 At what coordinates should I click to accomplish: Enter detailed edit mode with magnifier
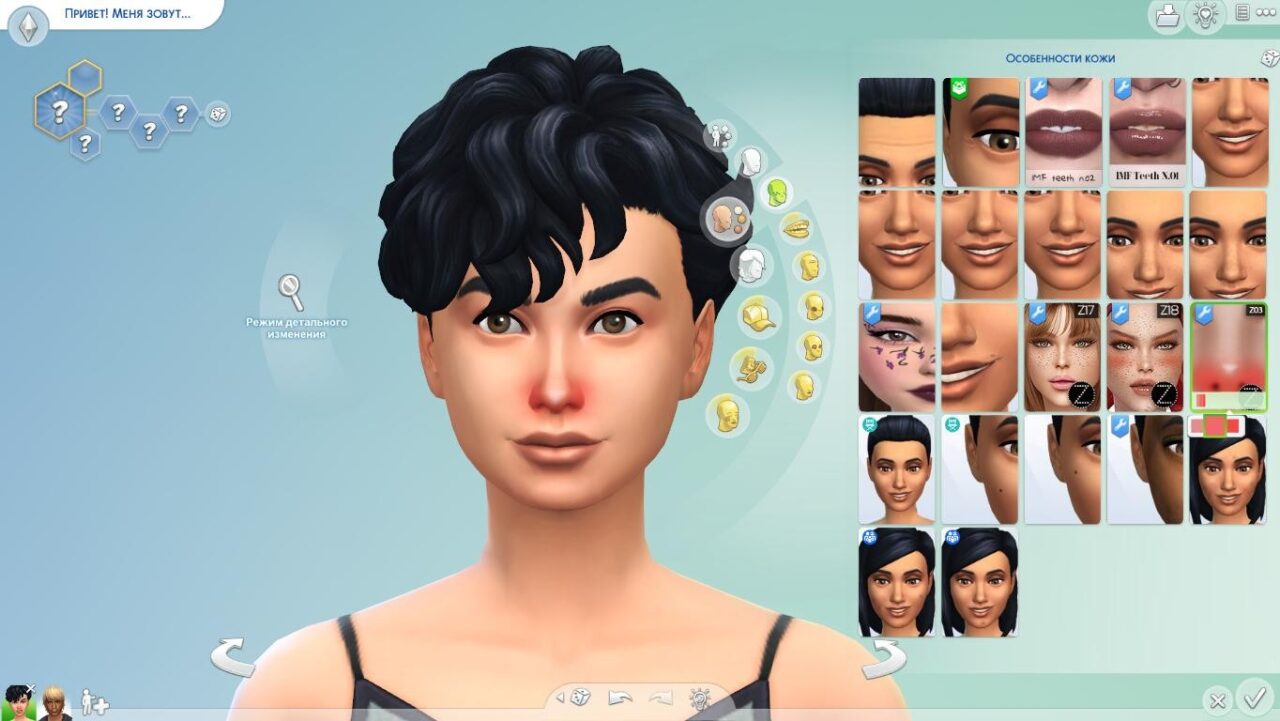pos(292,293)
